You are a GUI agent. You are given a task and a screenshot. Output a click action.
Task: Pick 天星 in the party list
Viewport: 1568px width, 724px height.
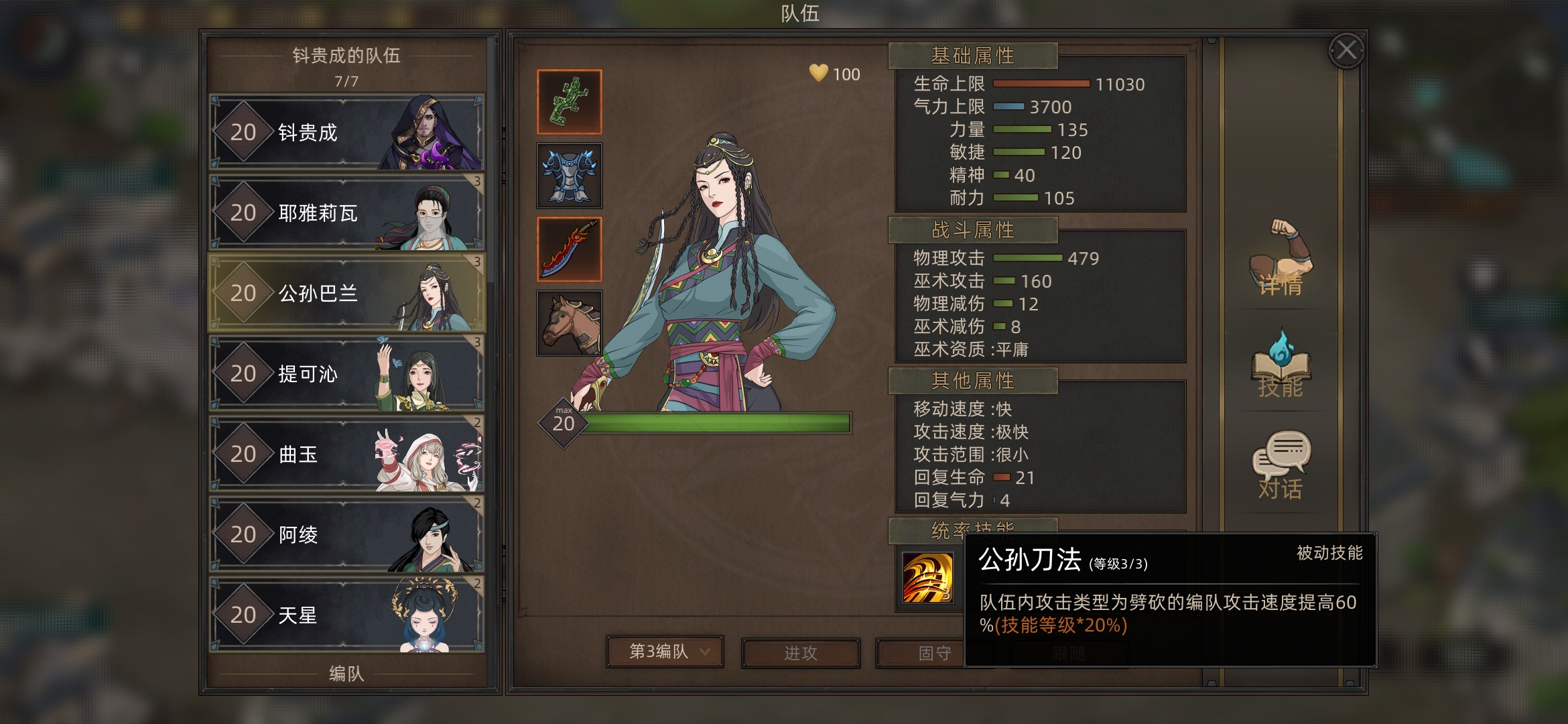[x=346, y=615]
